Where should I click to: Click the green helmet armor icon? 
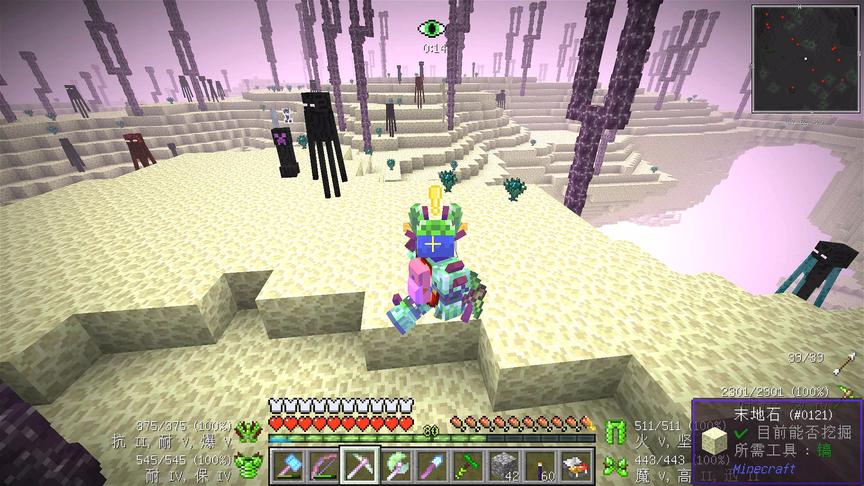(247, 430)
